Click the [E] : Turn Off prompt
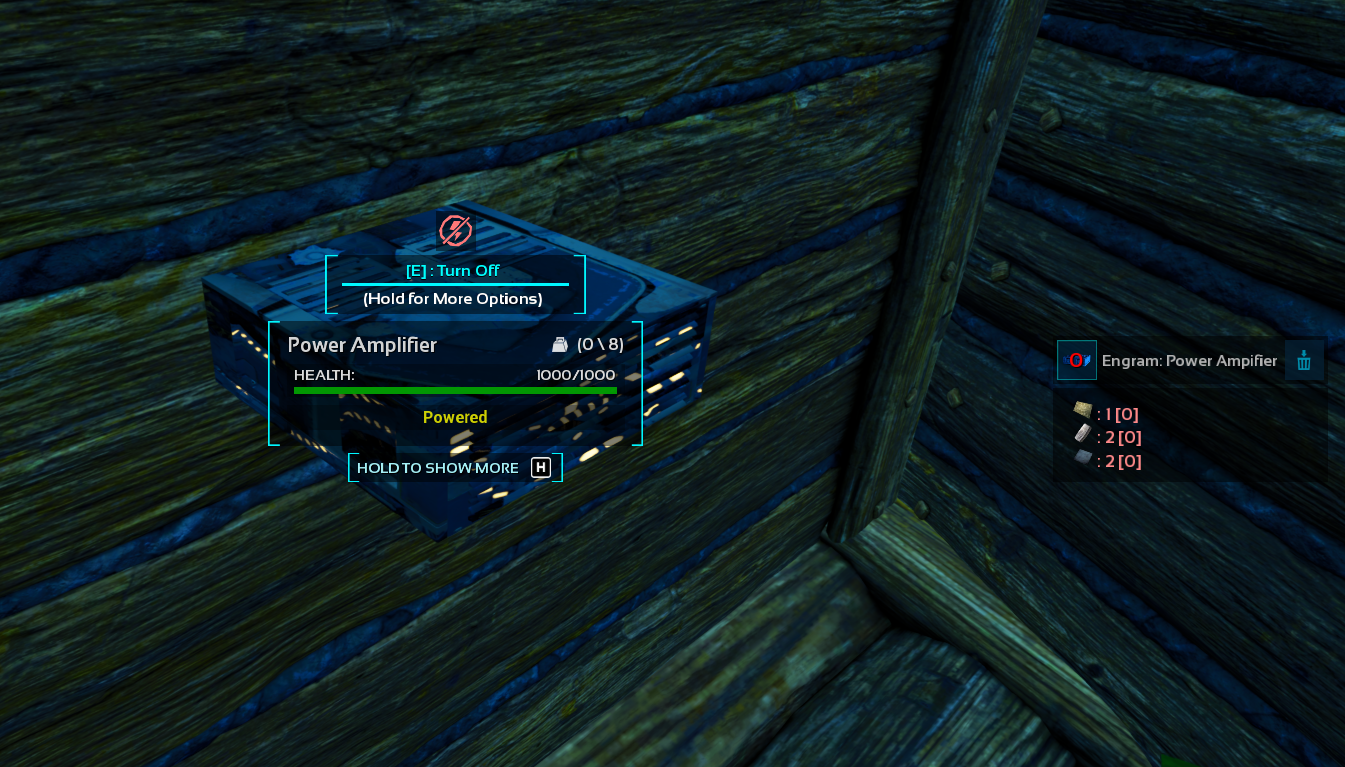 455,270
